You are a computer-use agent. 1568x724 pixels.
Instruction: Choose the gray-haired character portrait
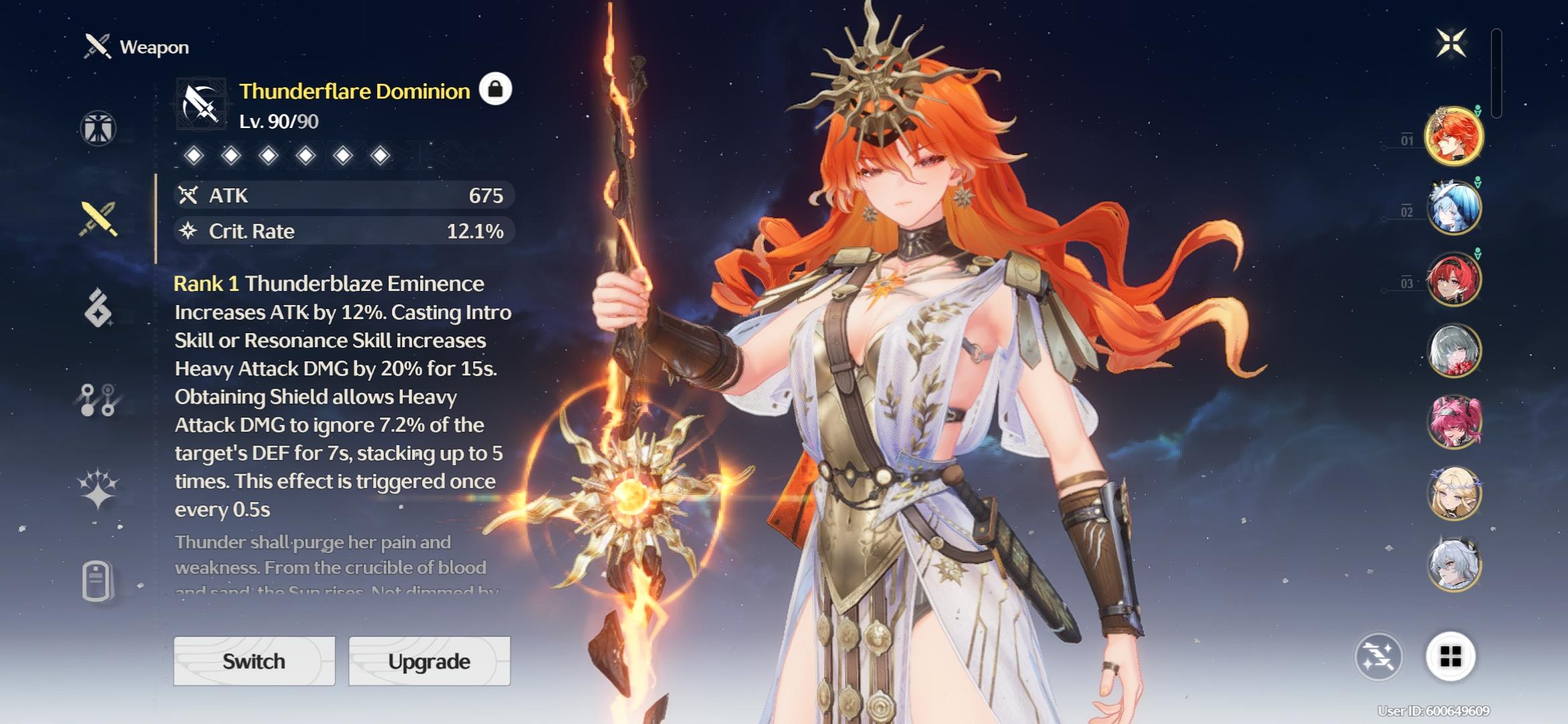pyautogui.click(x=1453, y=351)
